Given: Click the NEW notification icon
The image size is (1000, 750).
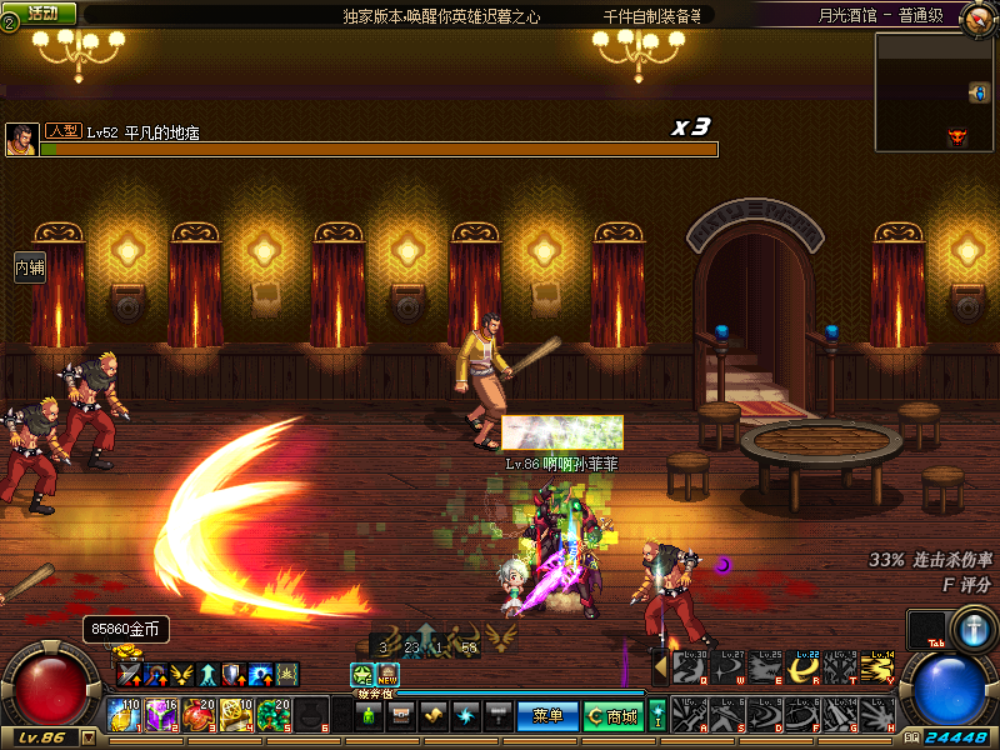Looking at the screenshot, I should (387, 675).
